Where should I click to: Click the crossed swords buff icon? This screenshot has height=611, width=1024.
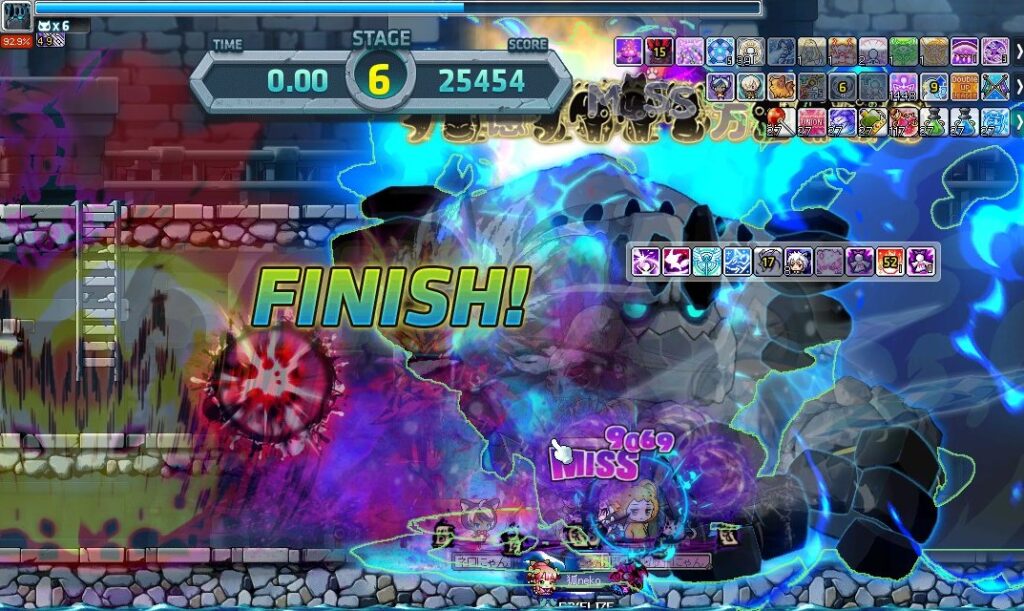(x=994, y=86)
